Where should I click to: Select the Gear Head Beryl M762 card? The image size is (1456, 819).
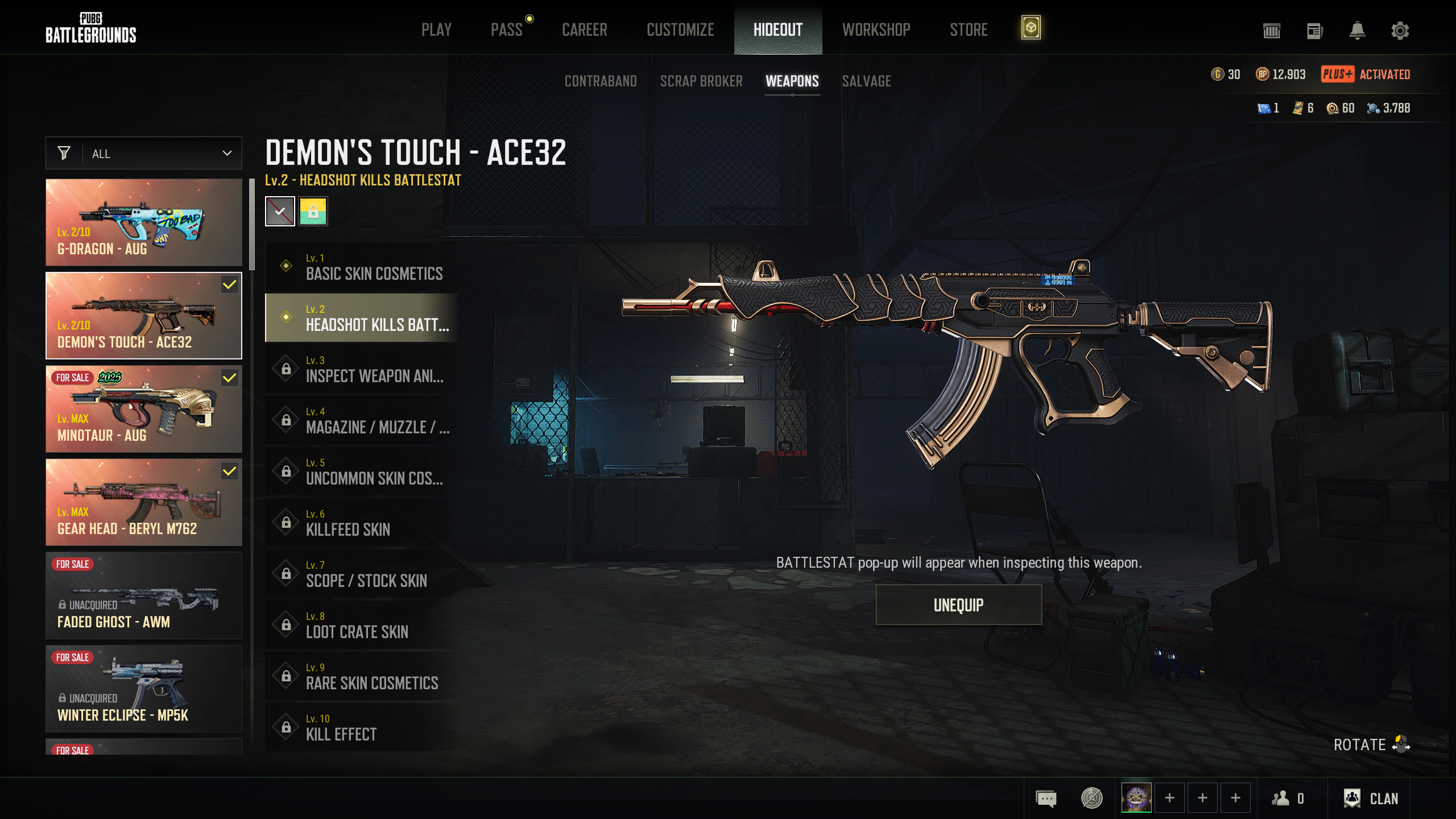pyautogui.click(x=144, y=502)
